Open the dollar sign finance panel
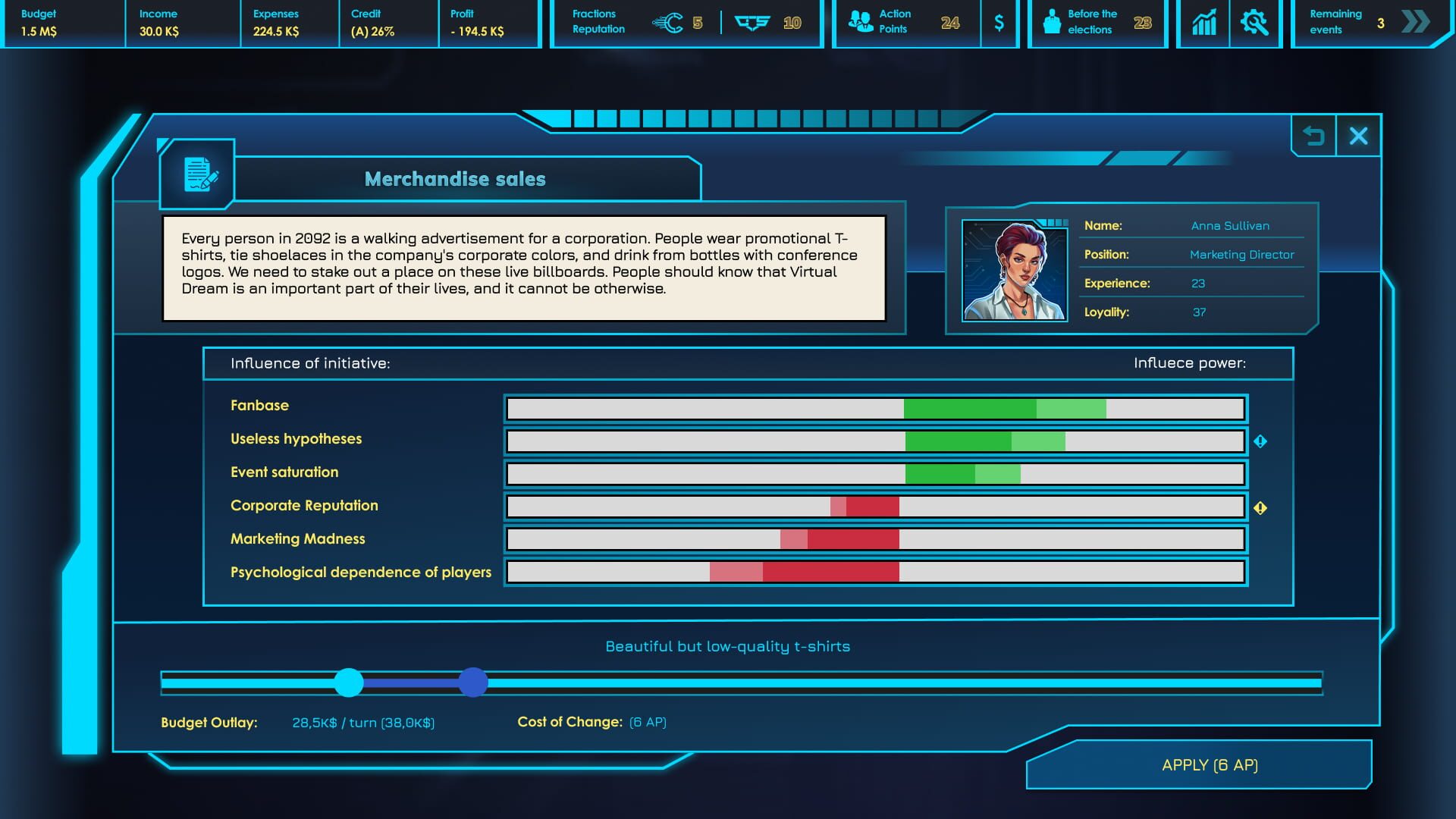The width and height of the screenshot is (1456, 819). [x=999, y=23]
